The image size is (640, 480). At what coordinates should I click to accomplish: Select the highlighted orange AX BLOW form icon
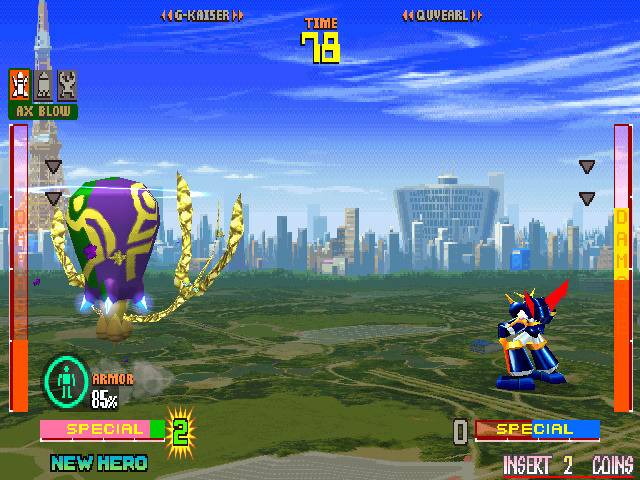coord(19,83)
